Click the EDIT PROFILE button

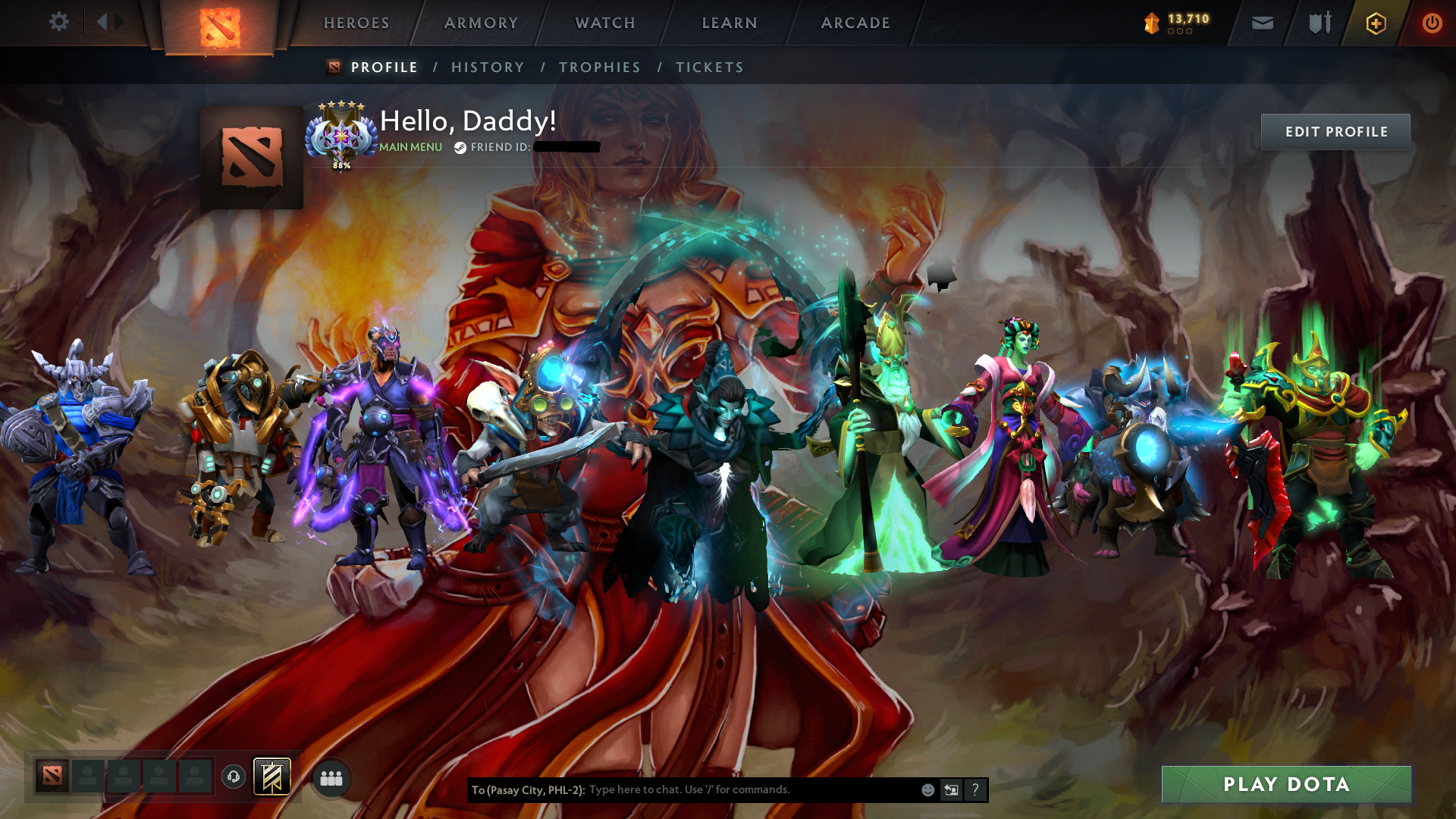pyautogui.click(x=1335, y=131)
